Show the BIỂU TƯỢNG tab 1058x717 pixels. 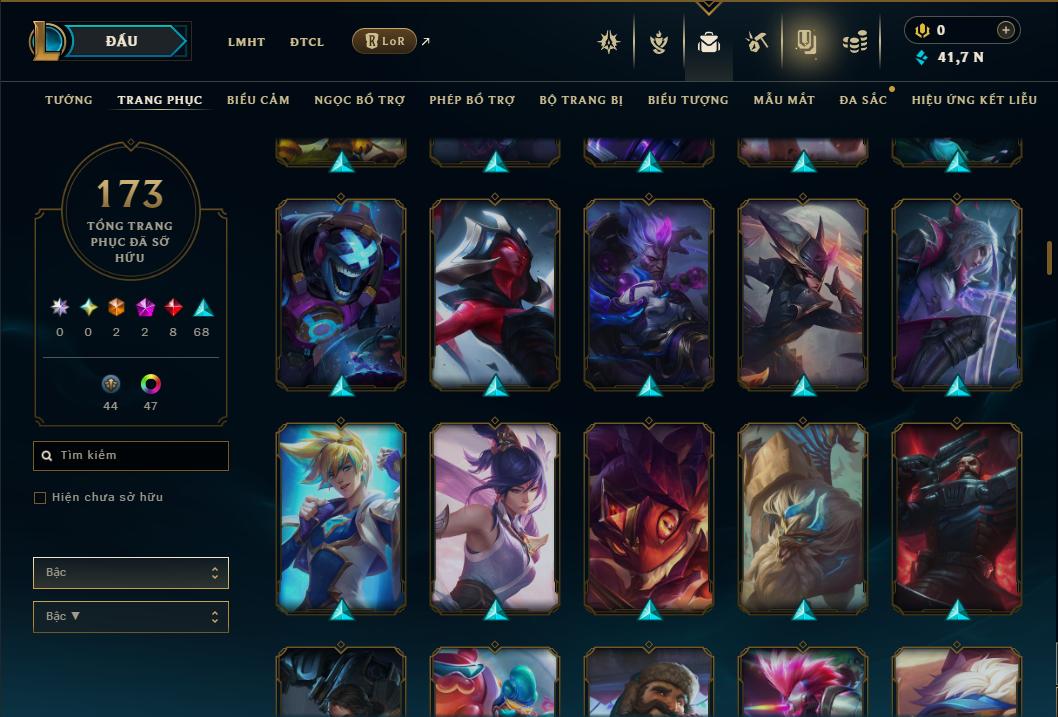[688, 100]
